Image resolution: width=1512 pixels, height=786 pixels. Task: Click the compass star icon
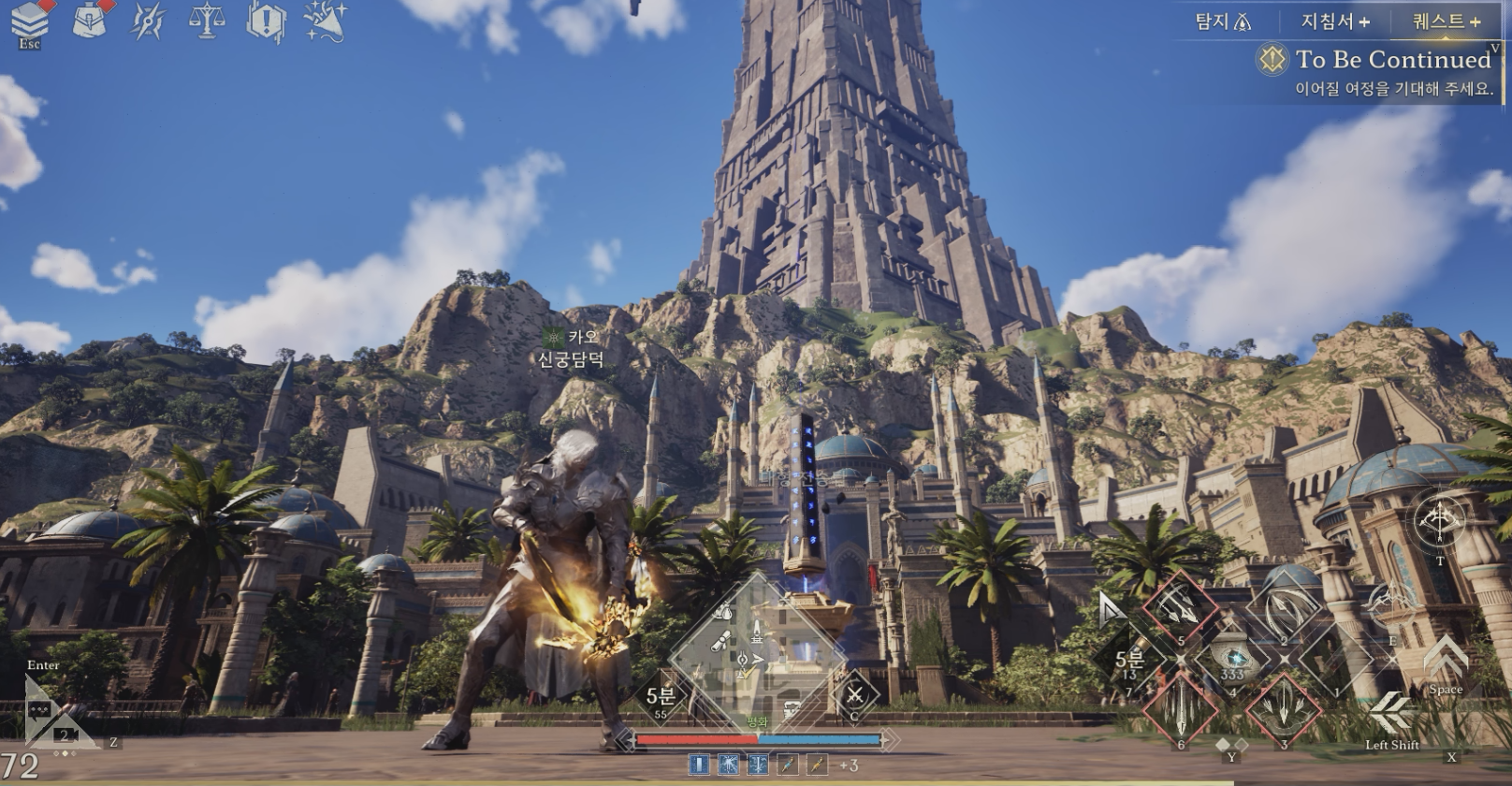148,21
